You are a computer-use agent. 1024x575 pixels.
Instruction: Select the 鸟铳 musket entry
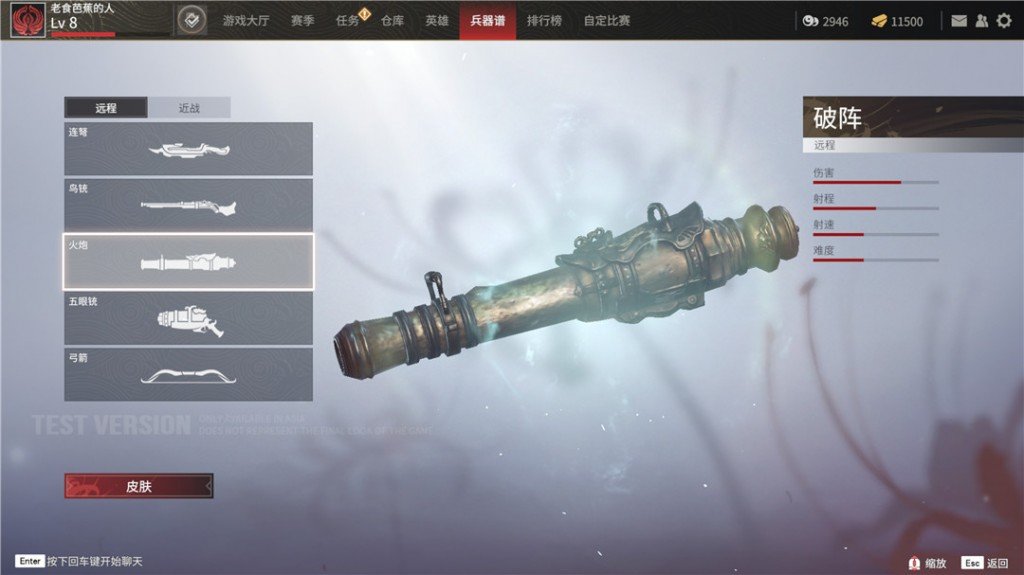pyautogui.click(x=188, y=205)
